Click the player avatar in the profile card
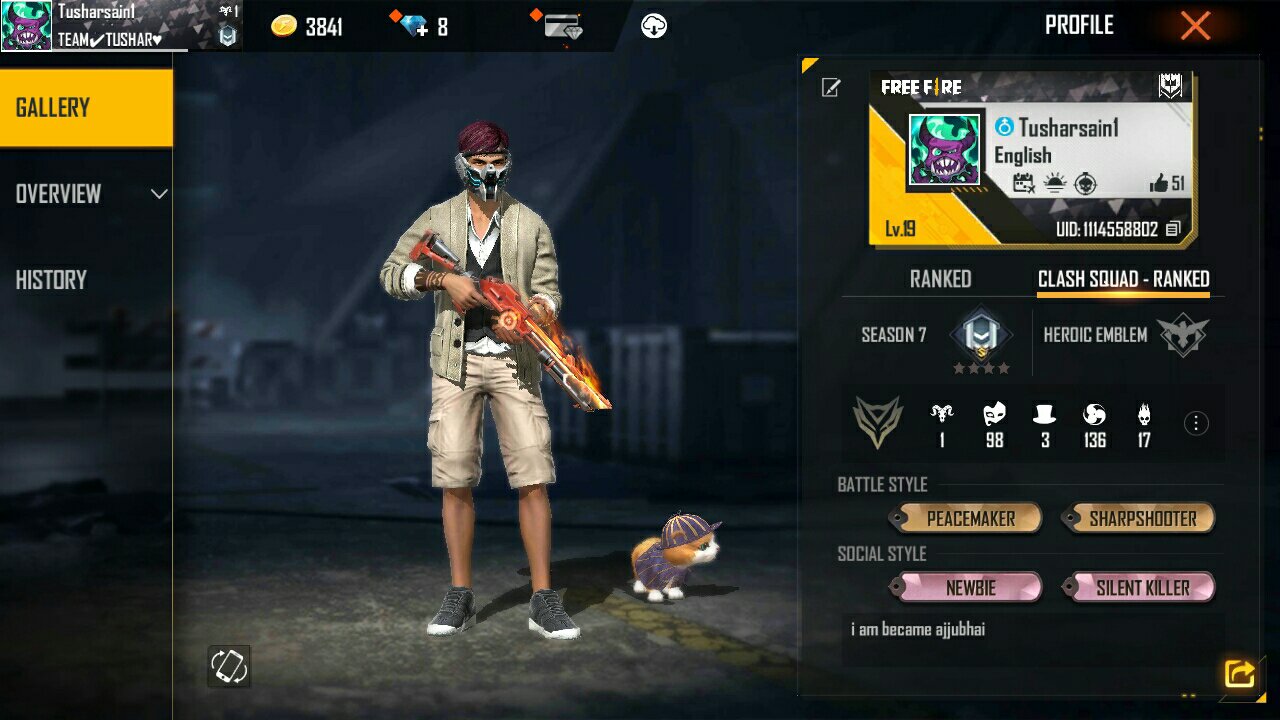This screenshot has width=1280, height=720. point(943,151)
